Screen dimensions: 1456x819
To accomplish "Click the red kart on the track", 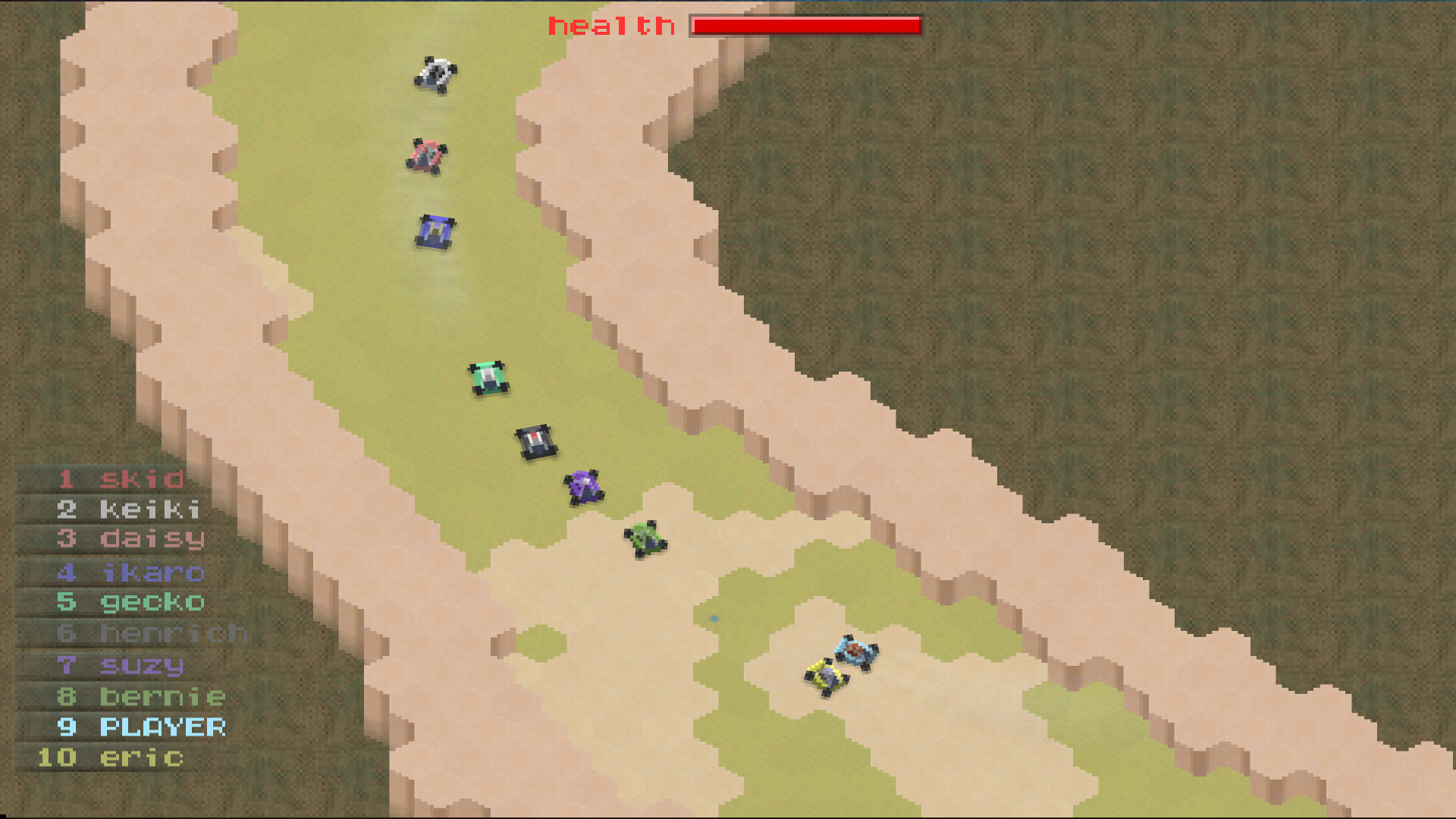I will tap(427, 155).
